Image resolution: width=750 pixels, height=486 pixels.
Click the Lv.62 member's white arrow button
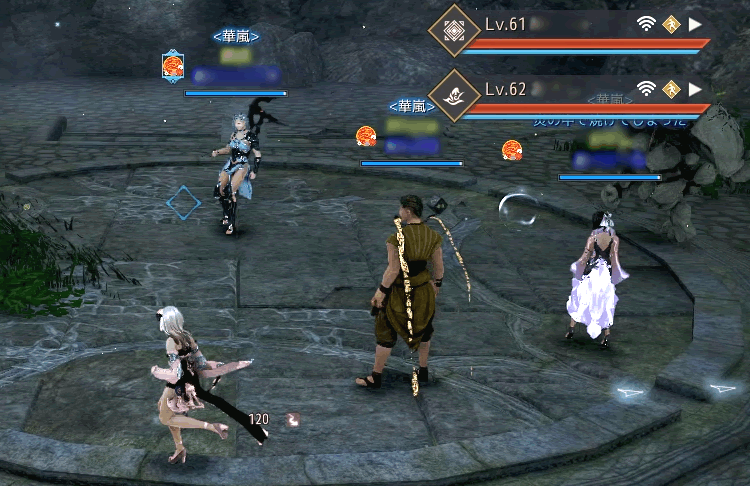pos(696,88)
